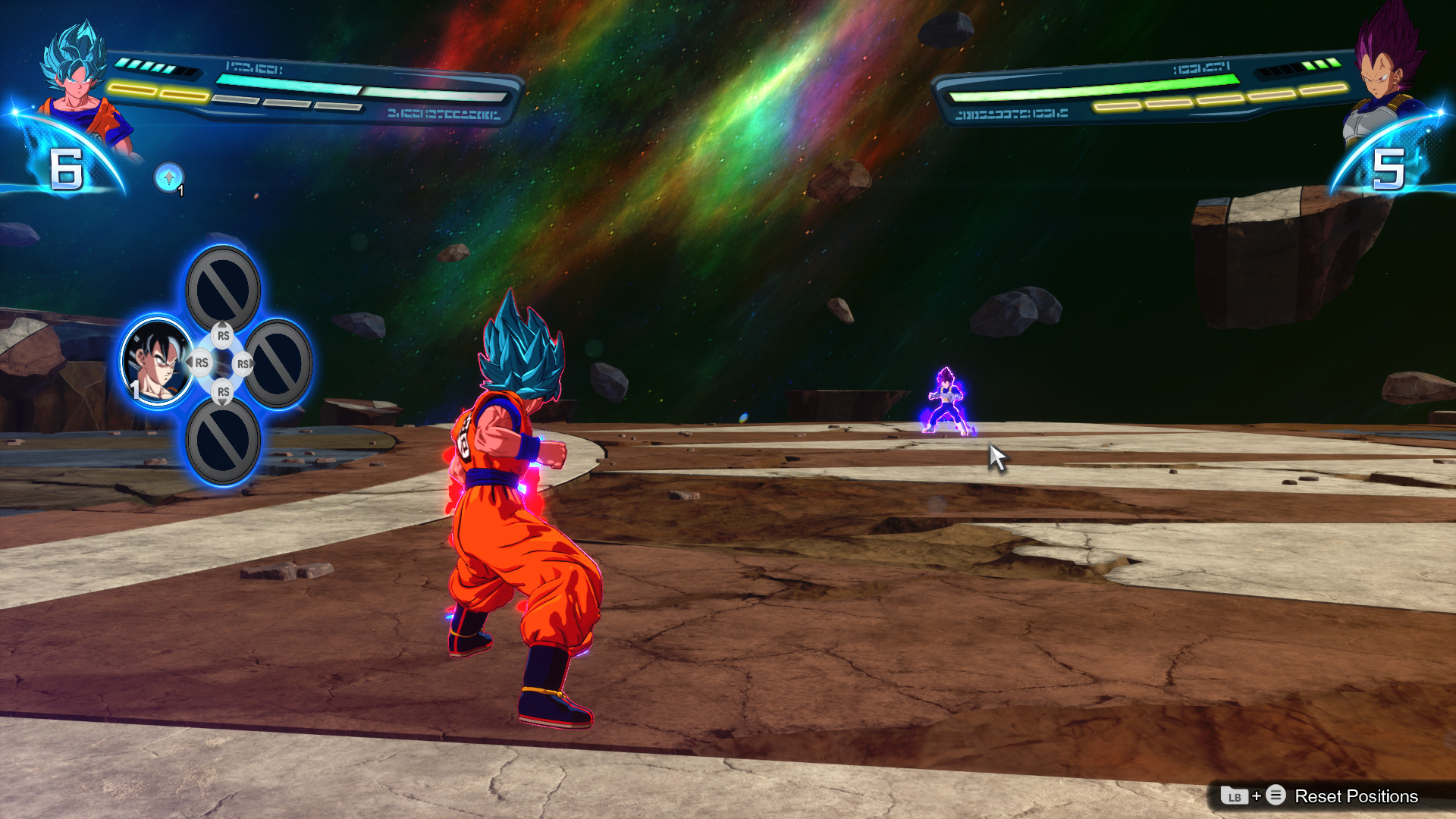This screenshot has height=819, width=1456.
Task: Click the upward RS stick prompt icon
Action: 222,334
